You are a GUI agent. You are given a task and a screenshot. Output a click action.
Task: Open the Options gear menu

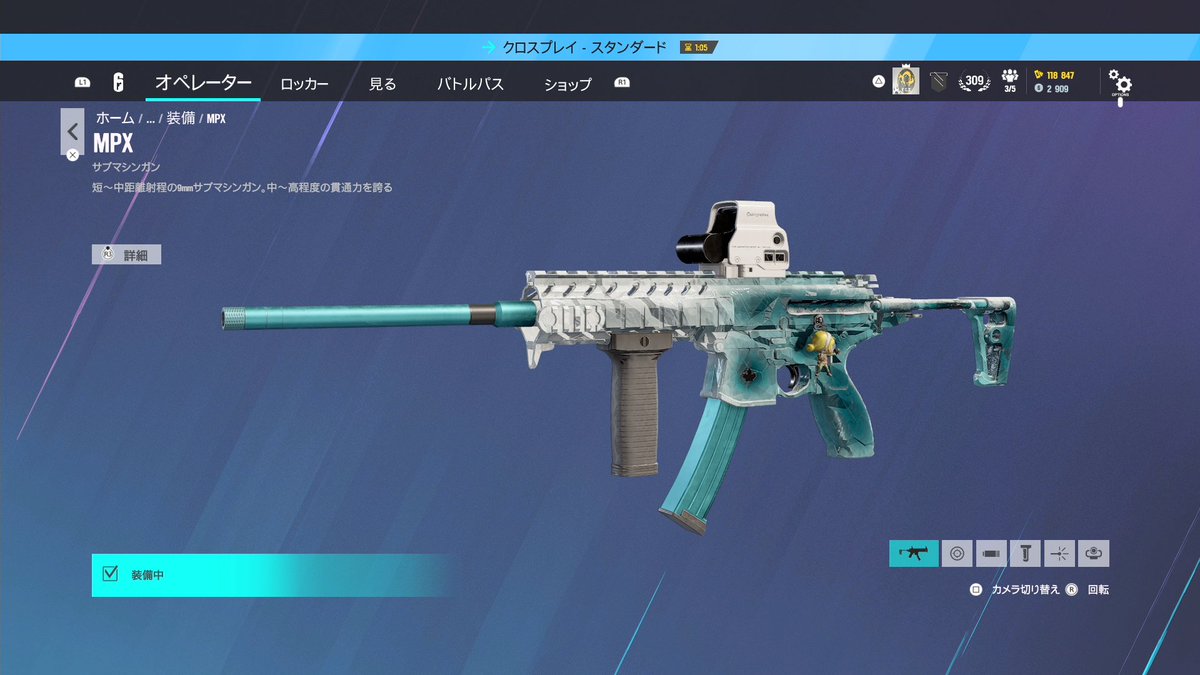tap(1120, 84)
